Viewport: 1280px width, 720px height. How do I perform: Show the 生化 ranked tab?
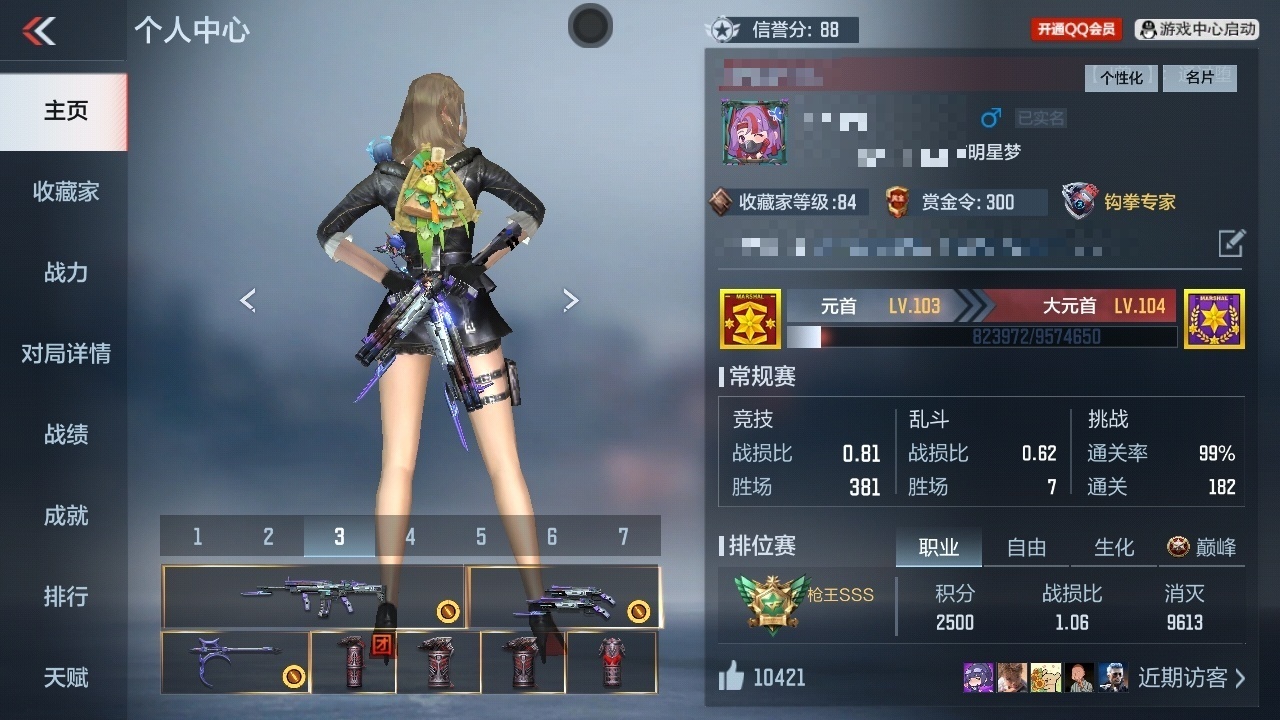(x=1113, y=547)
